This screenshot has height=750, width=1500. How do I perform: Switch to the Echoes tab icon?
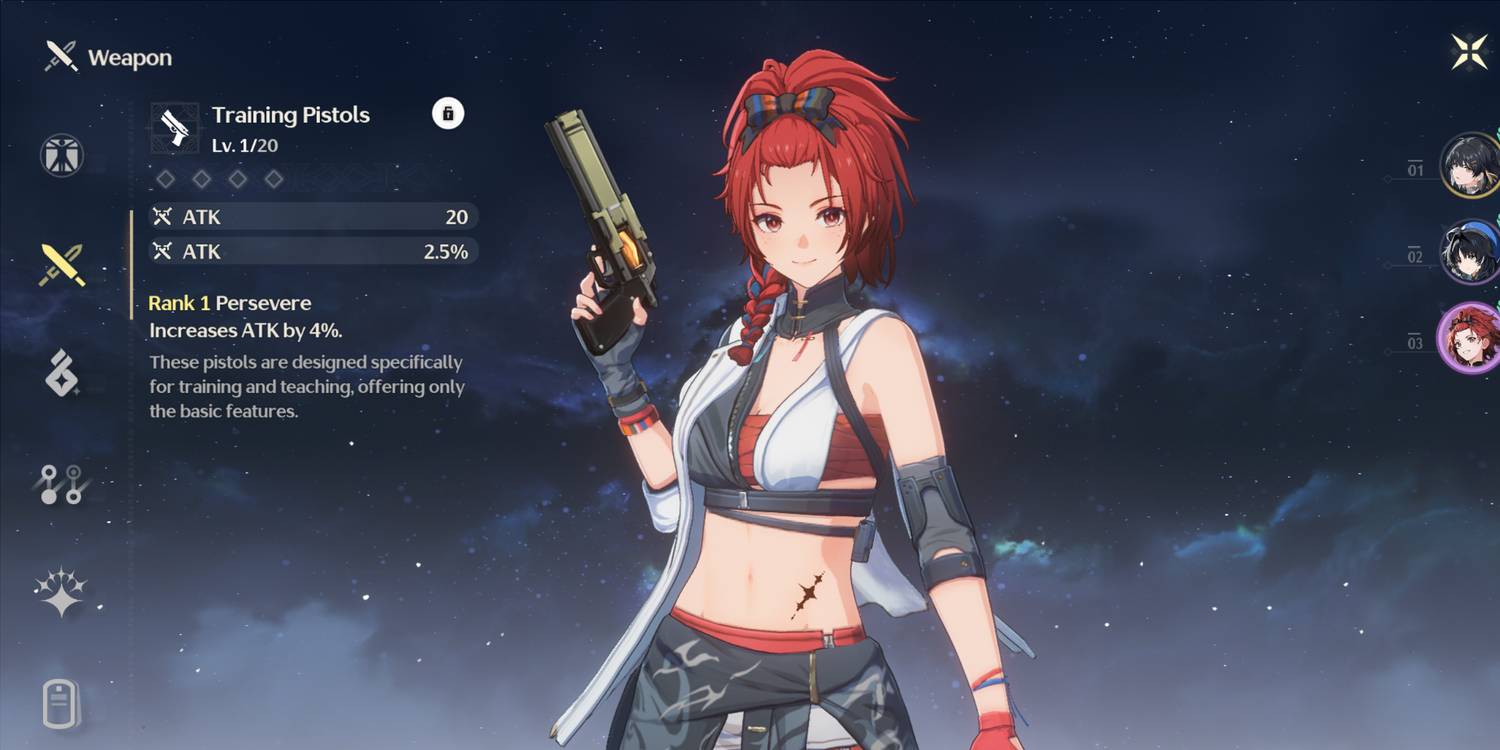(62, 375)
